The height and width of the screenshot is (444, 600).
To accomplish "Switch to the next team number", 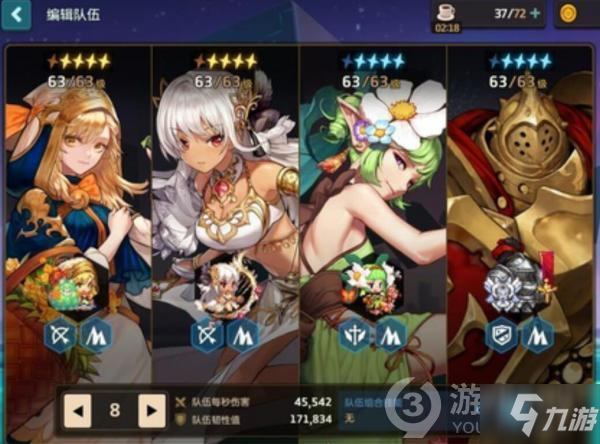I will click(151, 409).
